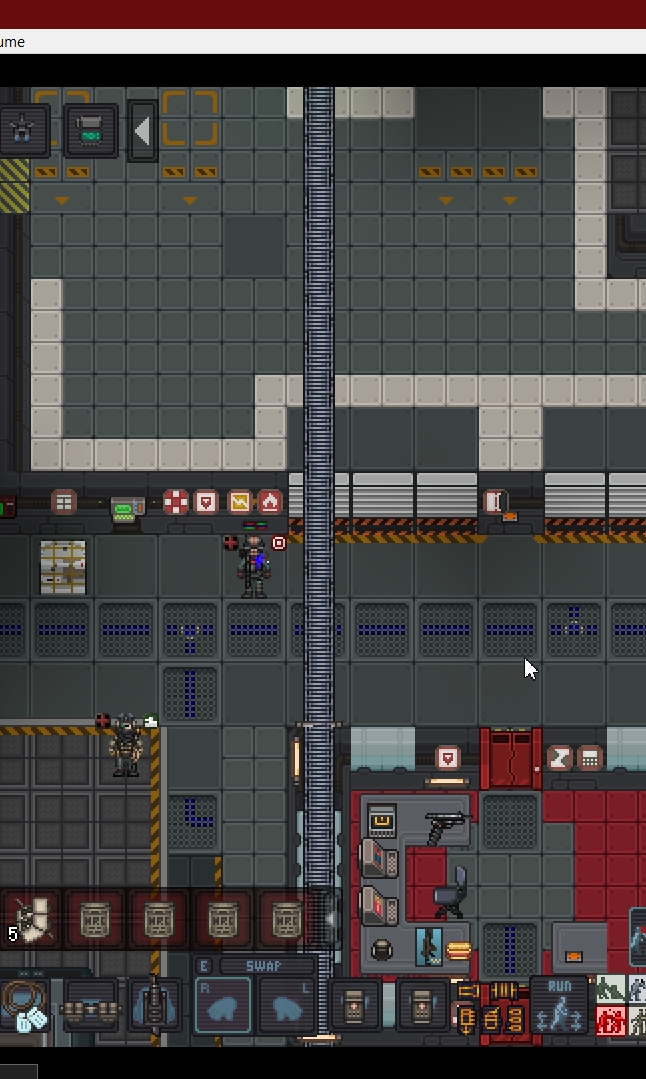Collapse action buttons with the left arrow

coord(142,131)
